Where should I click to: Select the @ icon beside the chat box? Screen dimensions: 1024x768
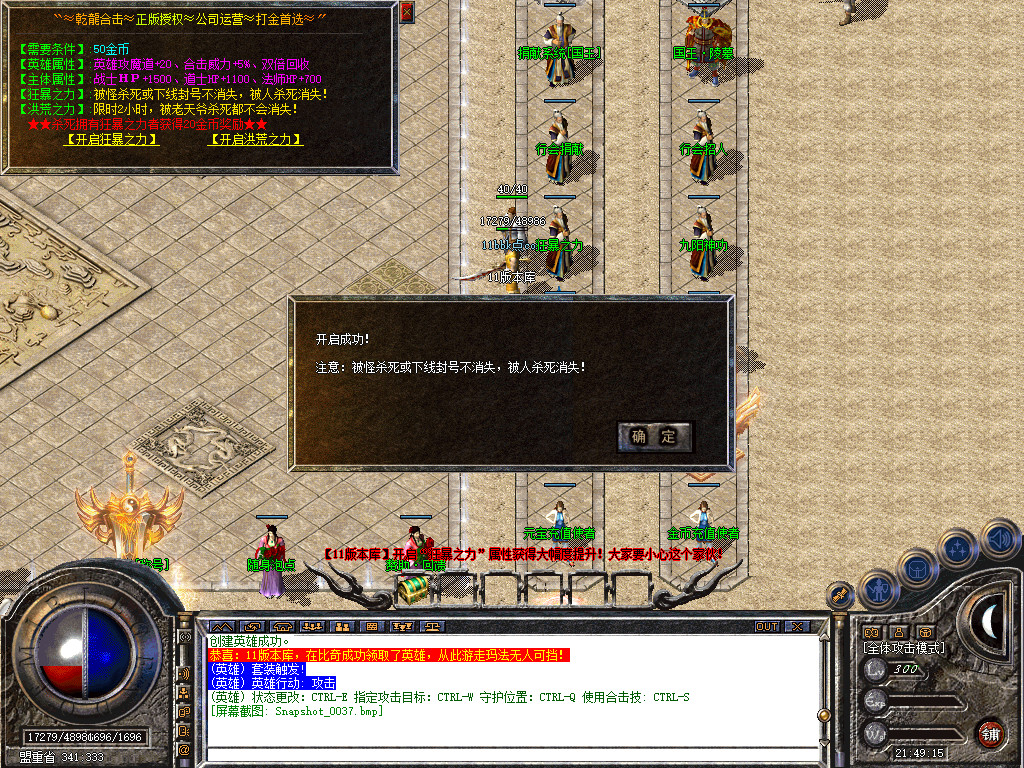tap(184, 749)
